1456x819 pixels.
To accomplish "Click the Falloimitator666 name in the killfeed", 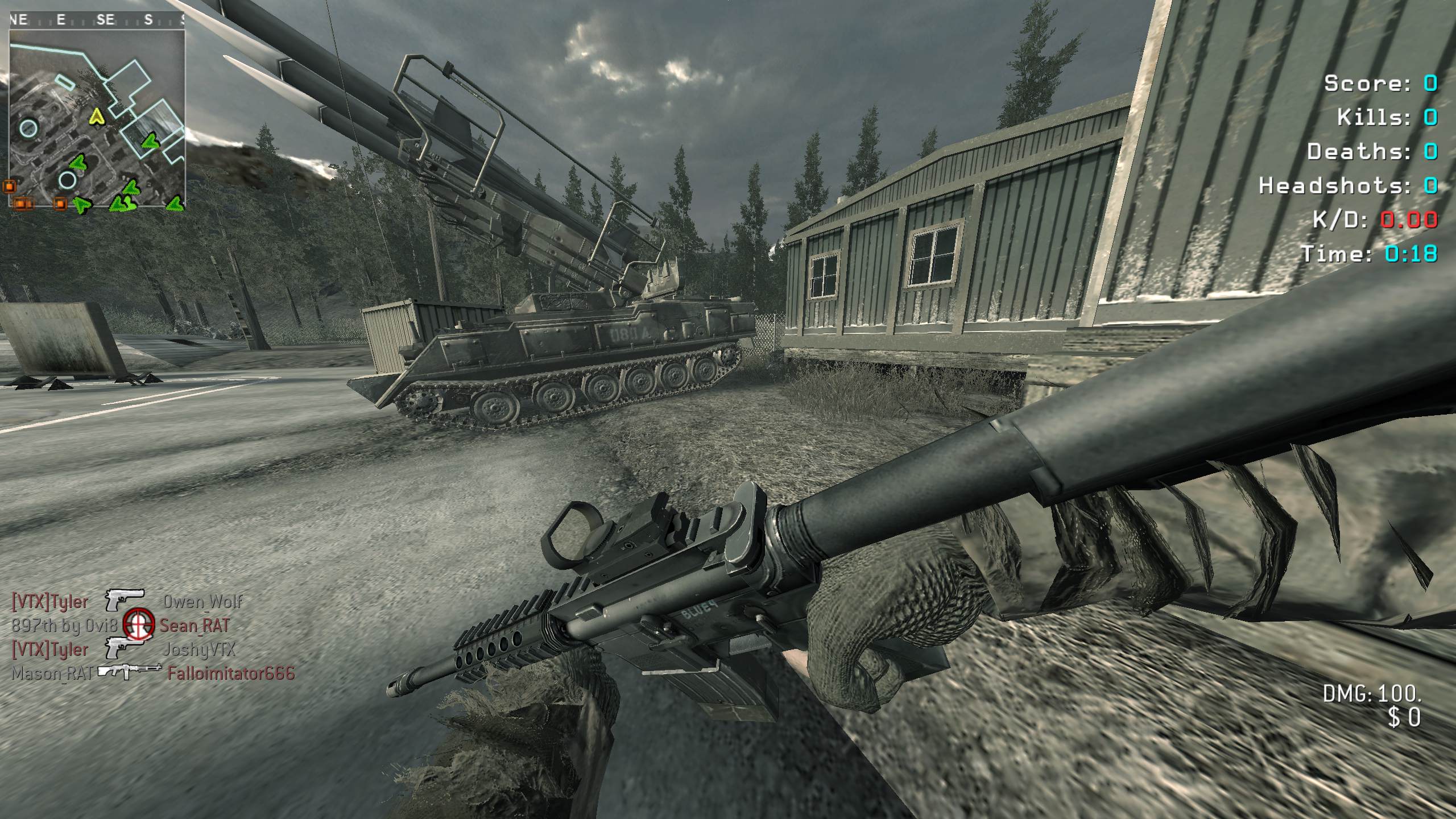I will (231, 673).
